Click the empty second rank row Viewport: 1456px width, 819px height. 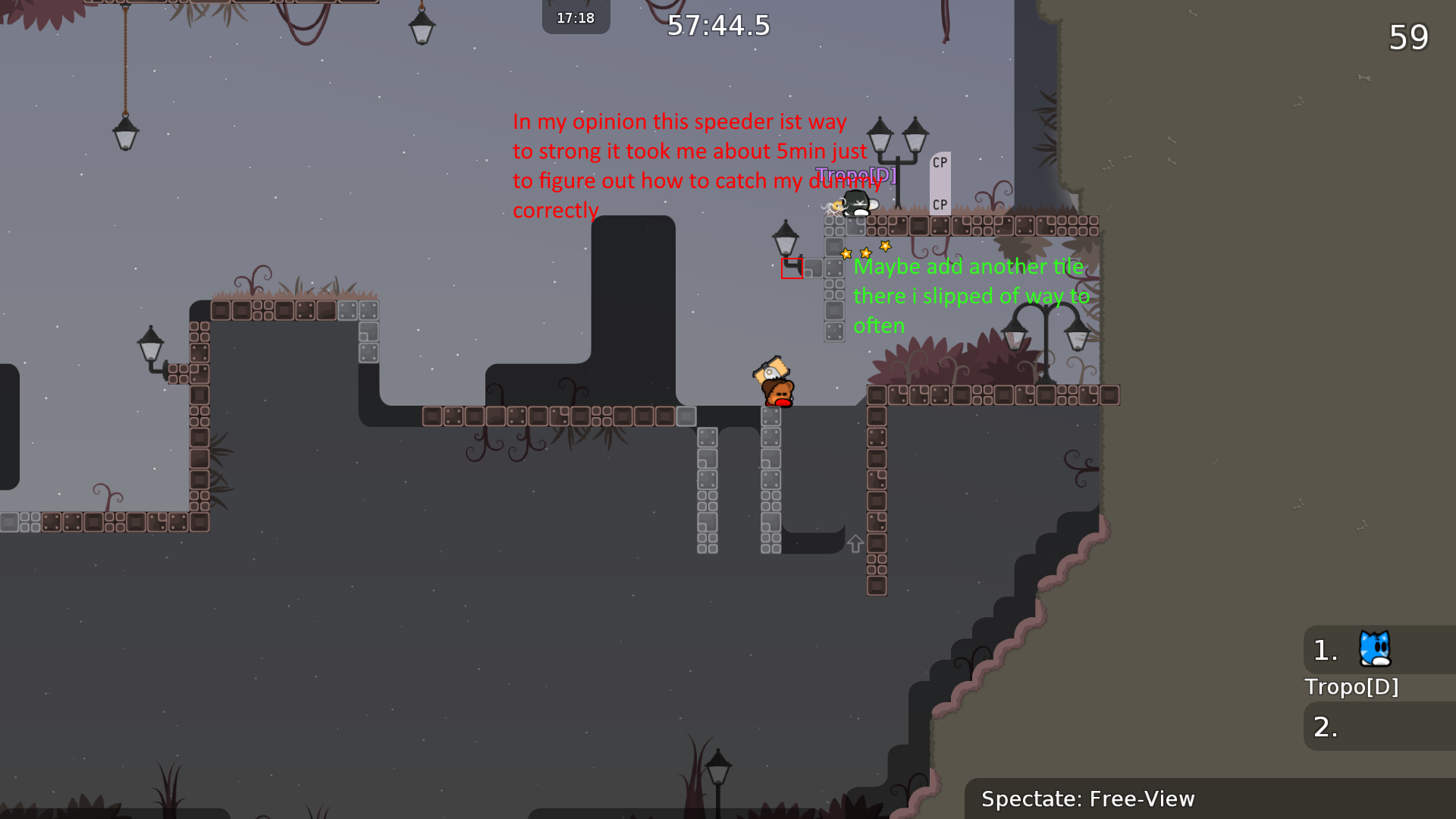point(1379,726)
